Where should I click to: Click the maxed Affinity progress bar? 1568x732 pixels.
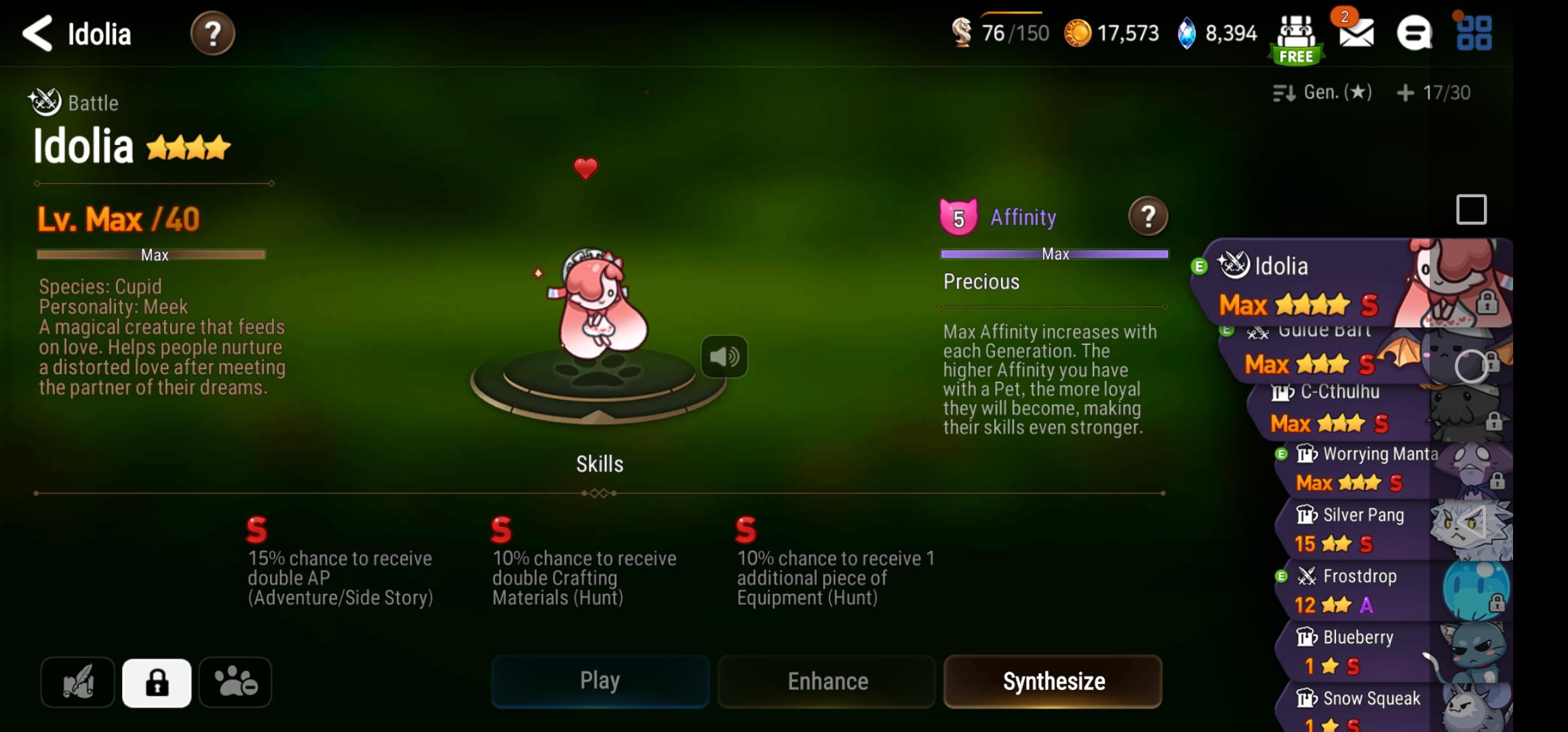[x=1053, y=253]
